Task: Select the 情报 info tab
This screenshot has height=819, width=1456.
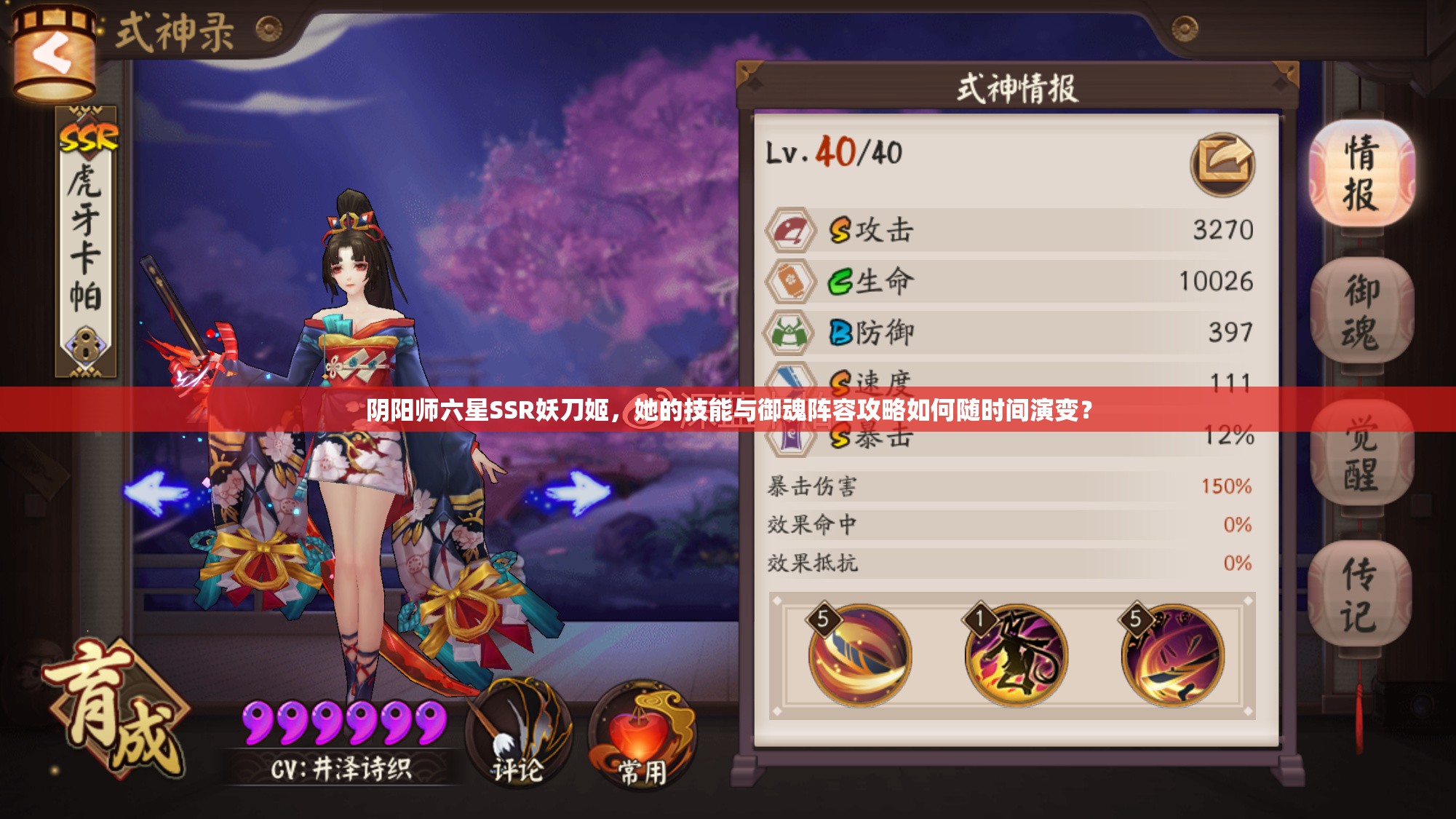Action: click(1364, 171)
